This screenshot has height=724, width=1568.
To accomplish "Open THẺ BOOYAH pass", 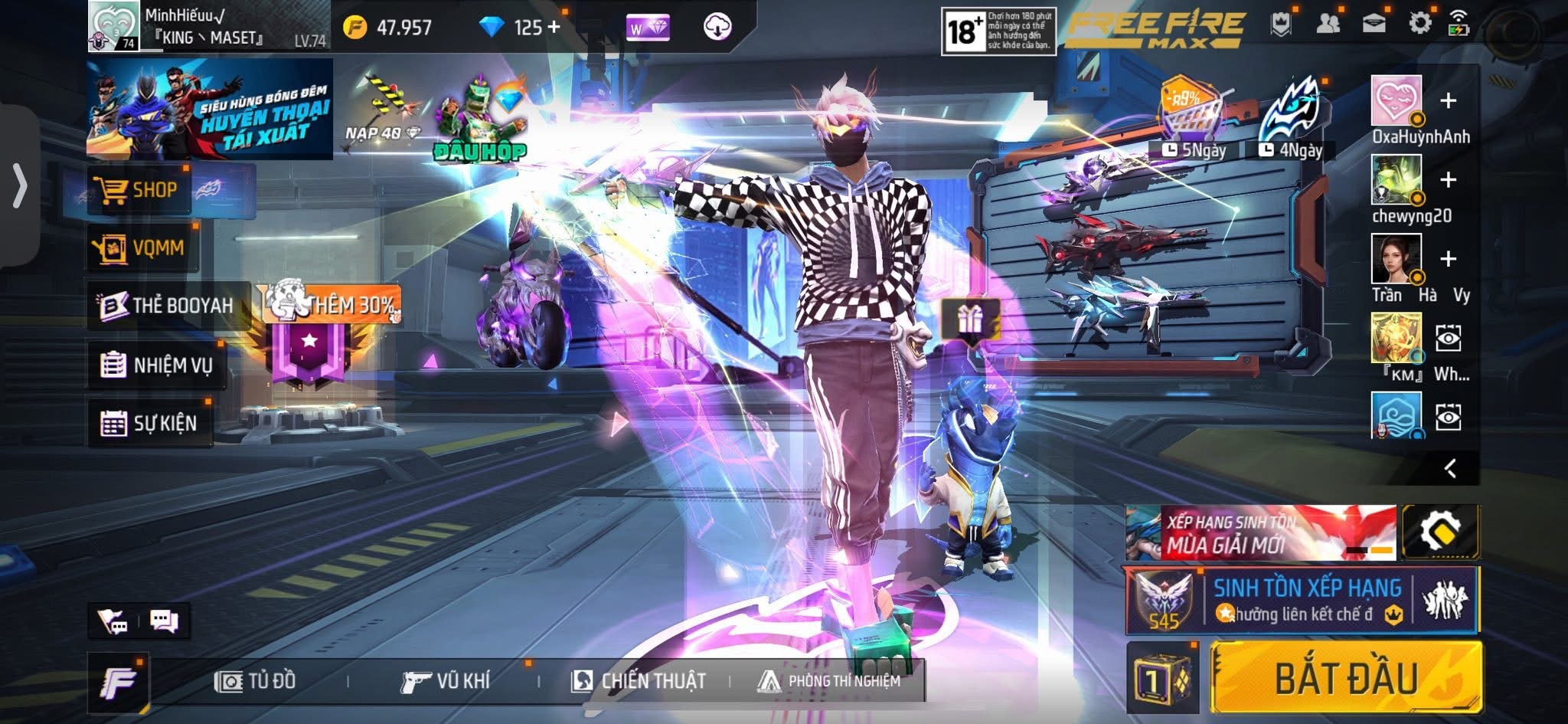I will pos(168,306).
